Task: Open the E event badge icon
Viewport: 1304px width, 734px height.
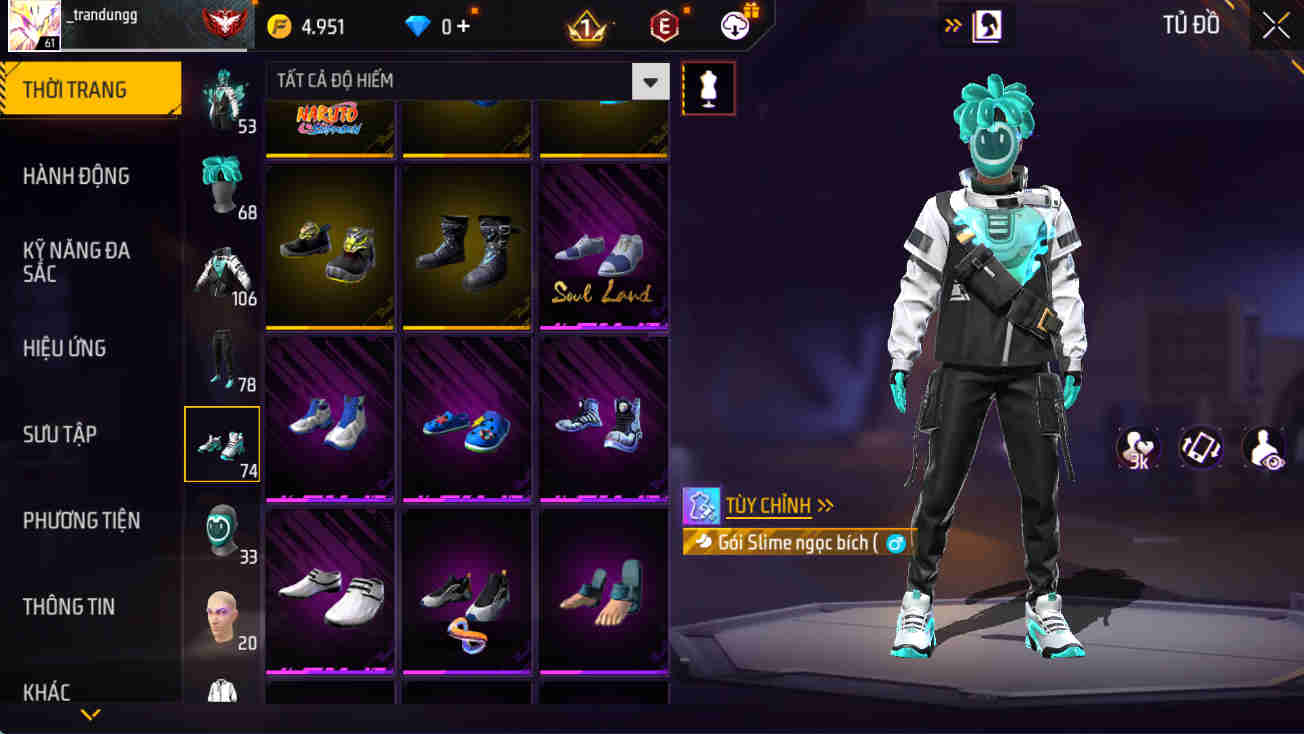Action: pos(665,26)
